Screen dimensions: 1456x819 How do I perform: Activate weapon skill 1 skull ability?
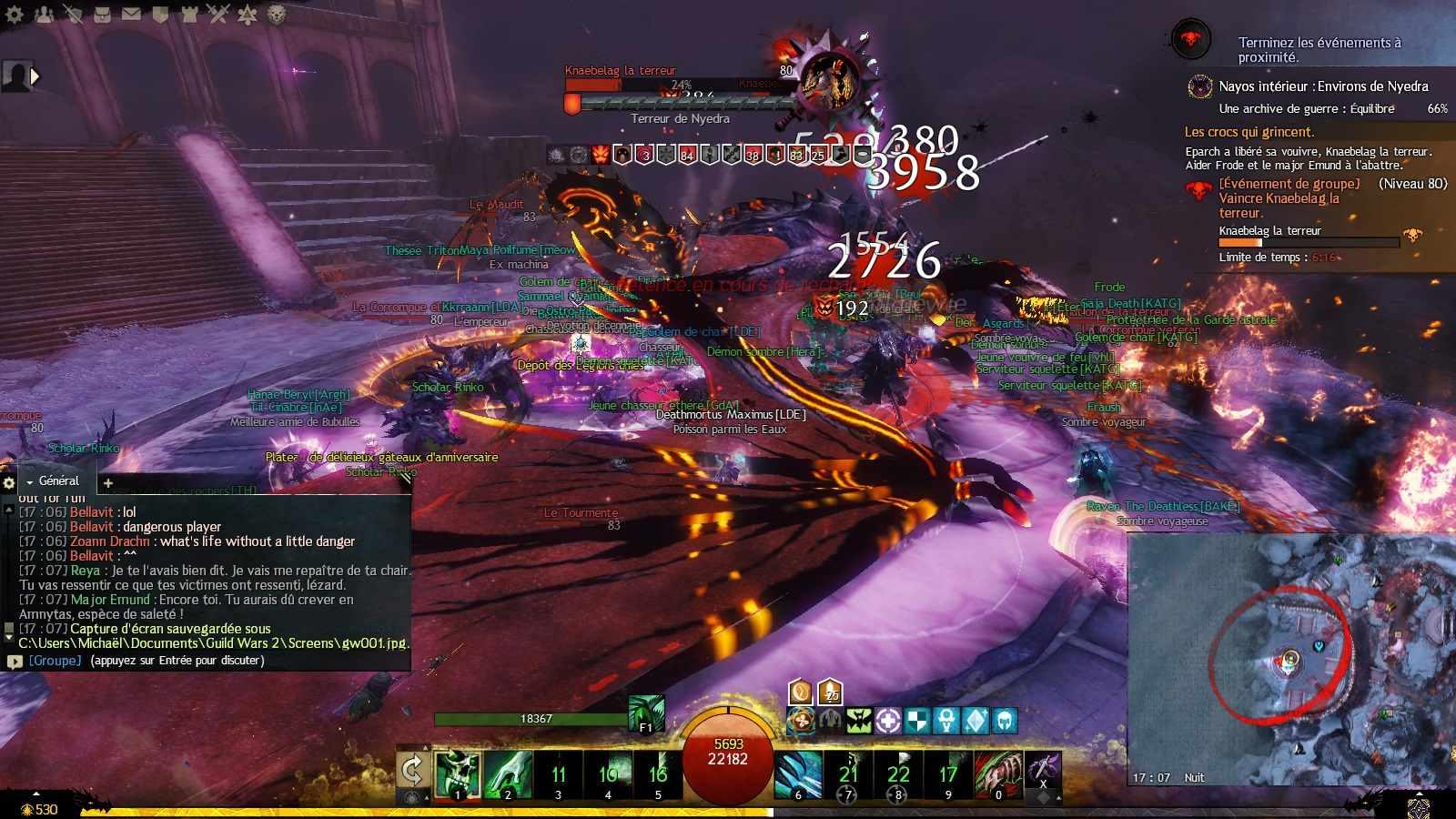point(458,773)
